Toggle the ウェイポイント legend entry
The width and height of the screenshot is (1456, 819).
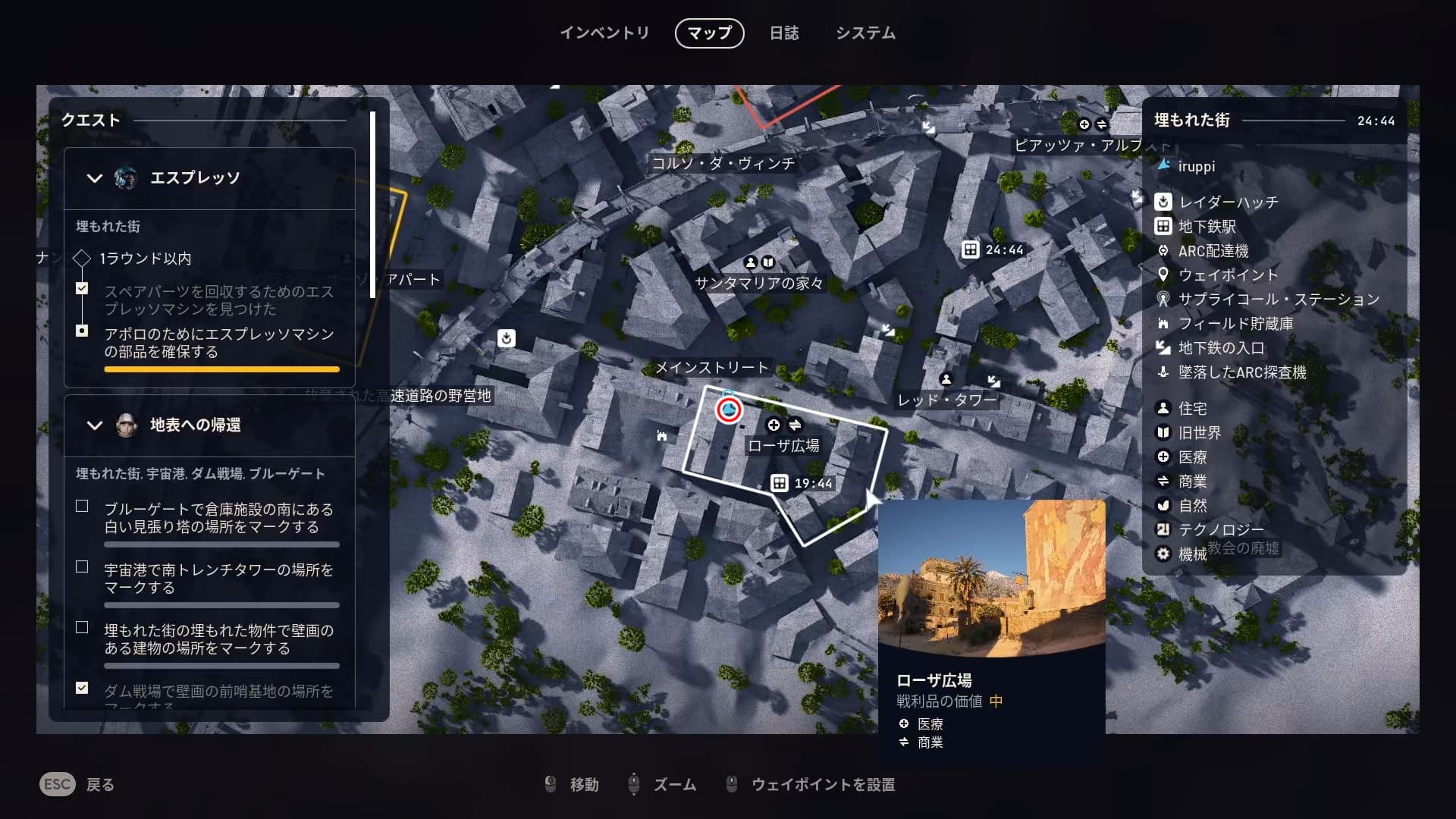click(1227, 275)
